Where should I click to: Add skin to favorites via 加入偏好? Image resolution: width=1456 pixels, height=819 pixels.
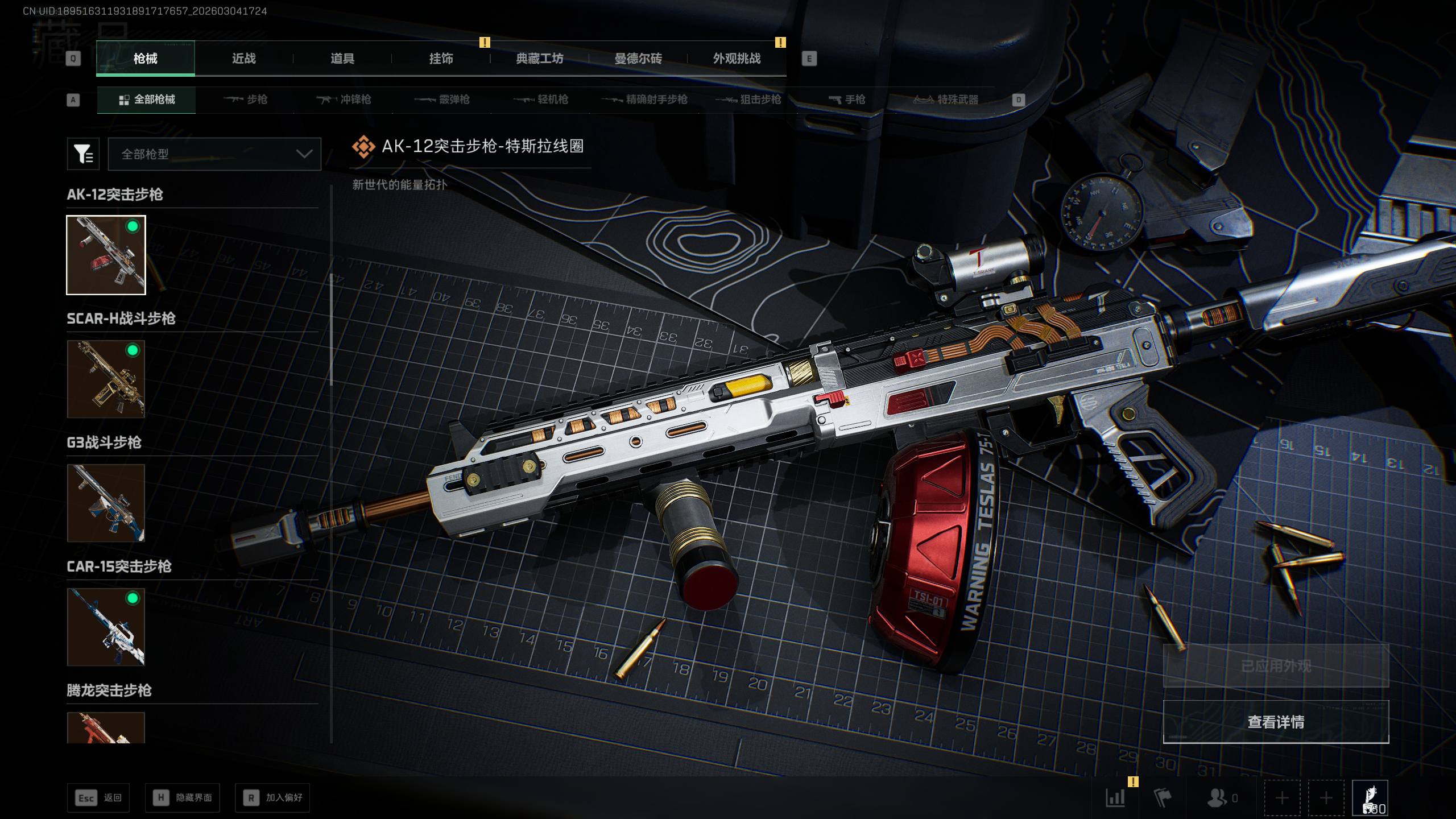coord(272,798)
